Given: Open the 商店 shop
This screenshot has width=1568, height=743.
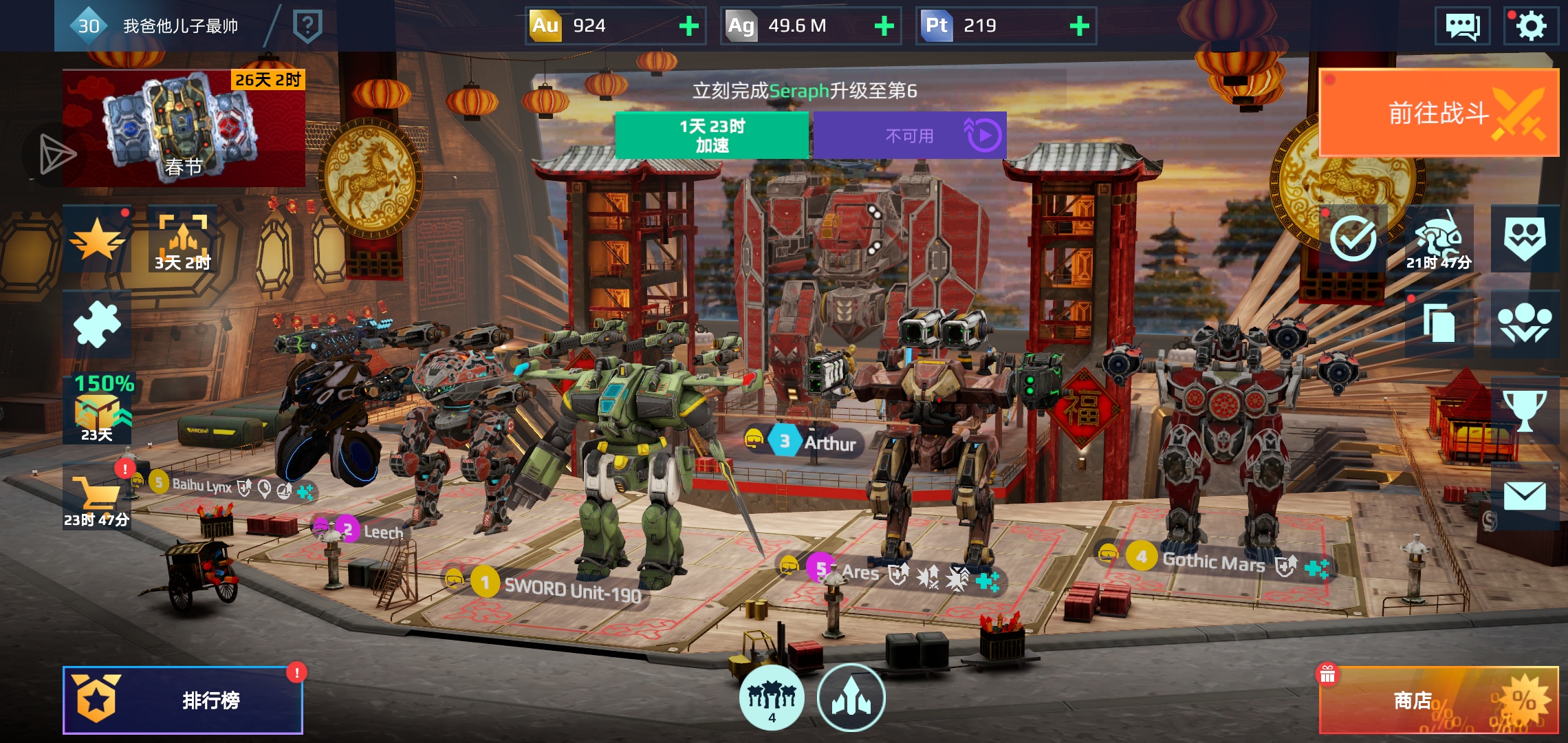Looking at the screenshot, I should coord(1438,700).
